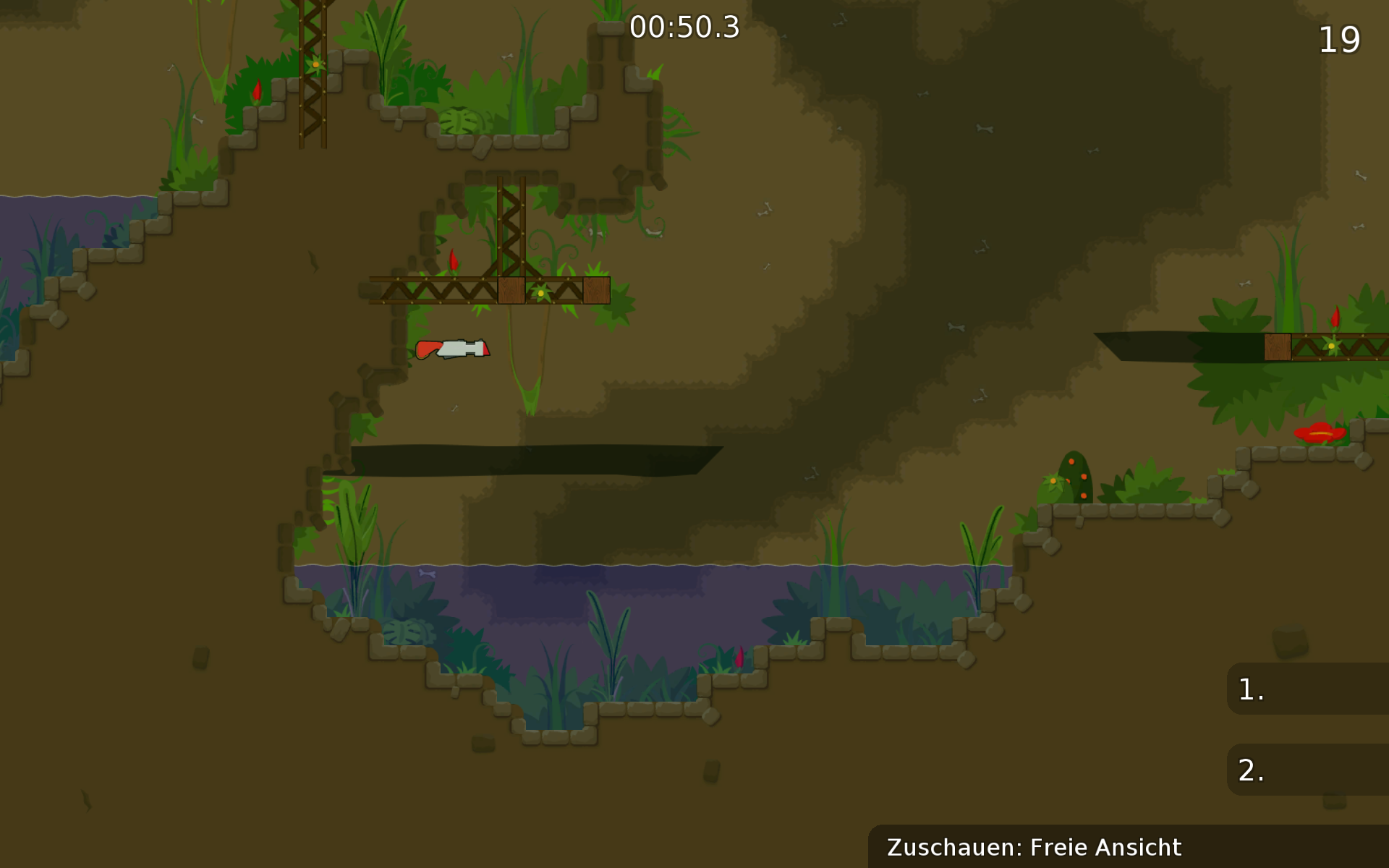Select the yellow flower on the center bridge
This screenshot has width=1389, height=868.
pos(541,292)
